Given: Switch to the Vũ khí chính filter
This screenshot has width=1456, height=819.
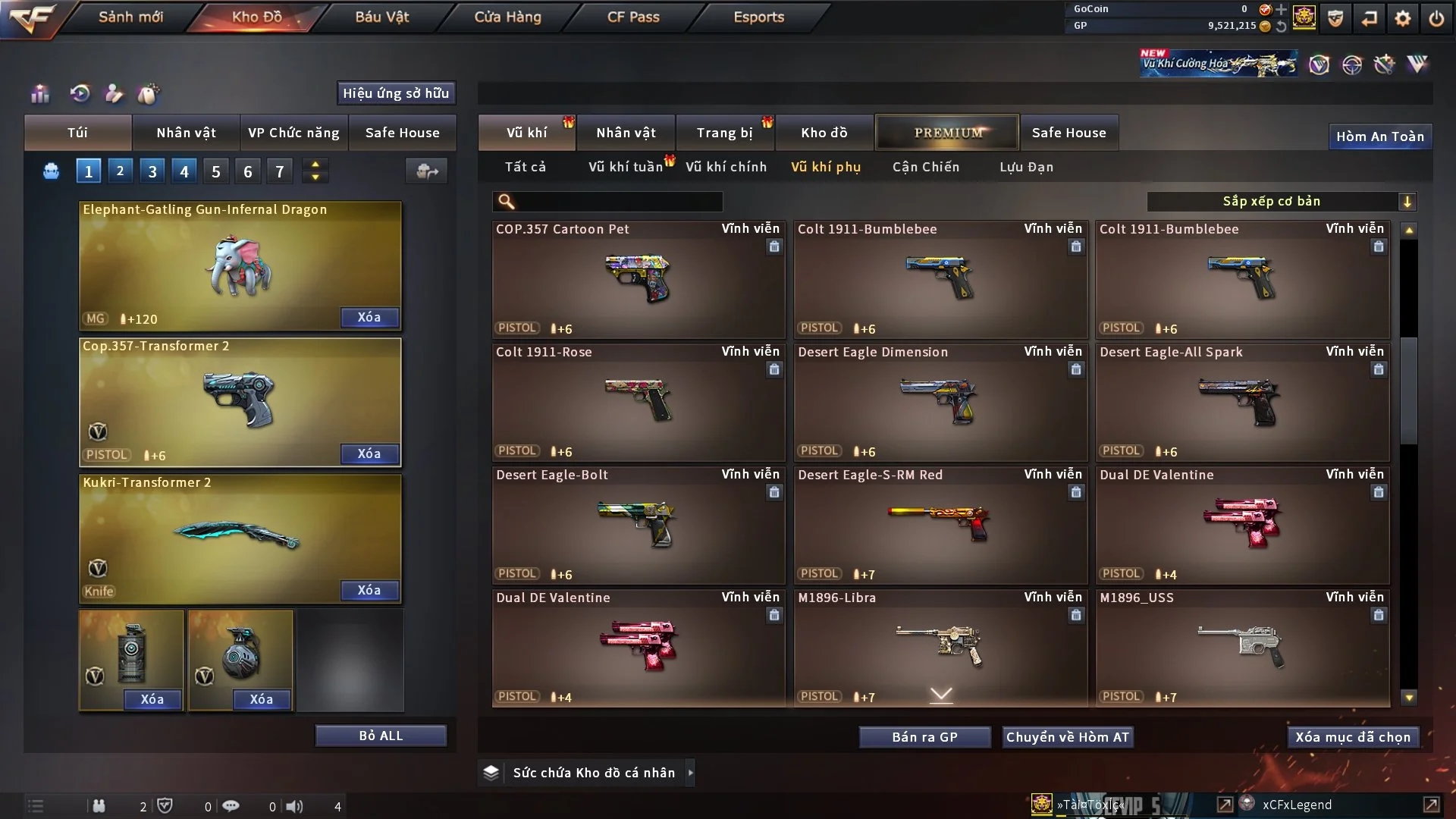Looking at the screenshot, I should pos(726,167).
